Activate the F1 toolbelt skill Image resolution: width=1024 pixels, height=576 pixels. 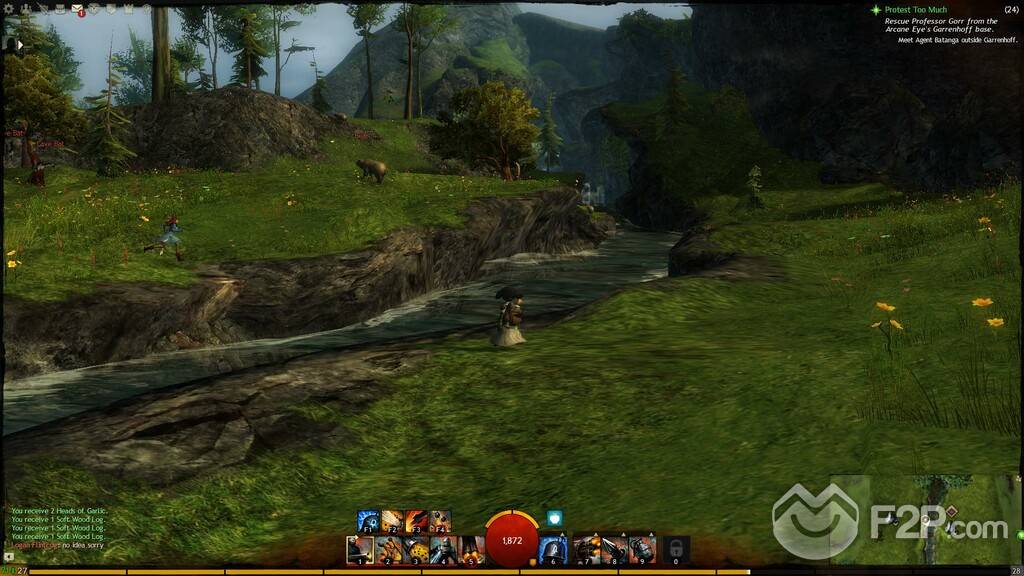367,521
